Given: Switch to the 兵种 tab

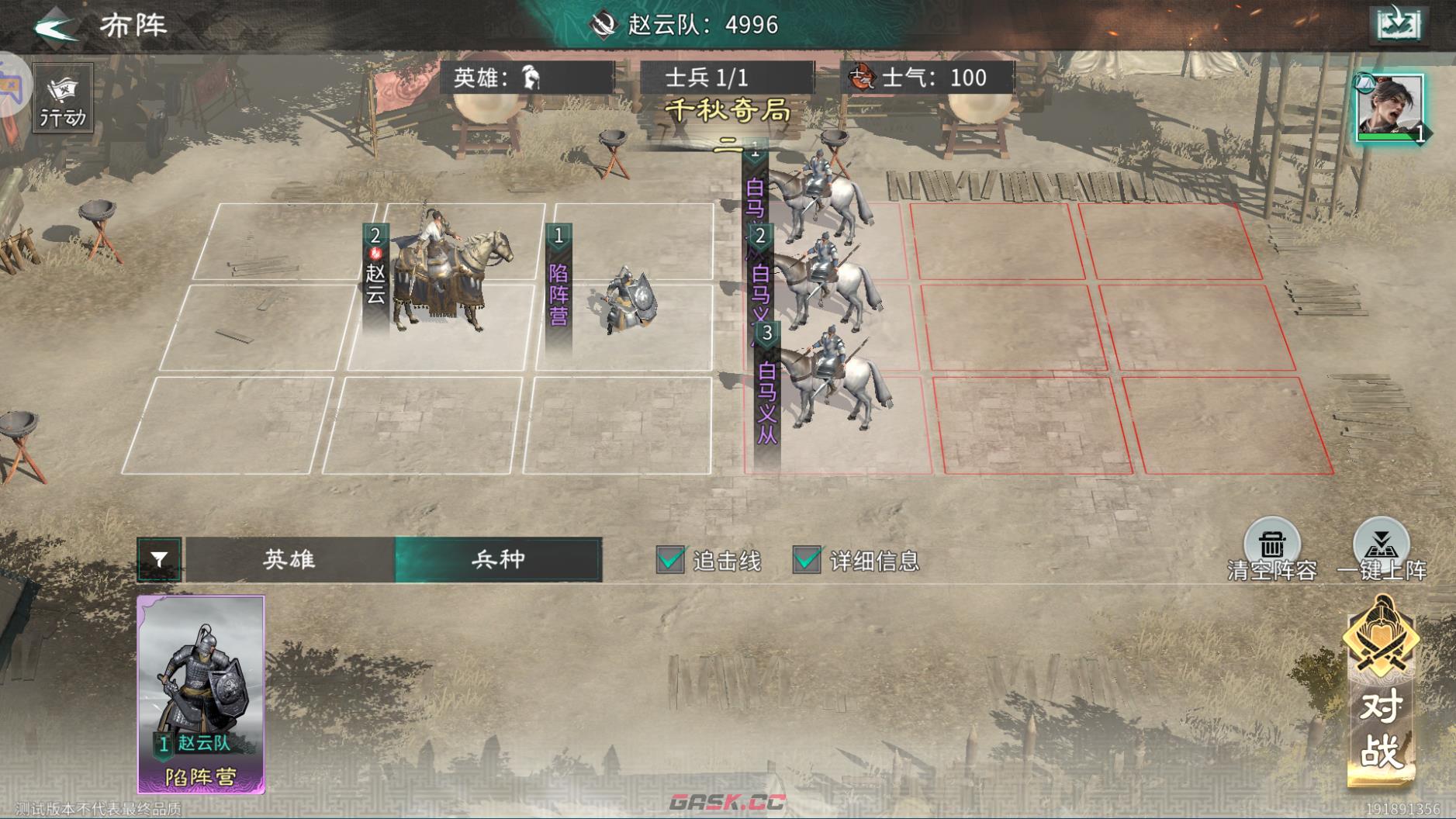Looking at the screenshot, I should point(496,559).
